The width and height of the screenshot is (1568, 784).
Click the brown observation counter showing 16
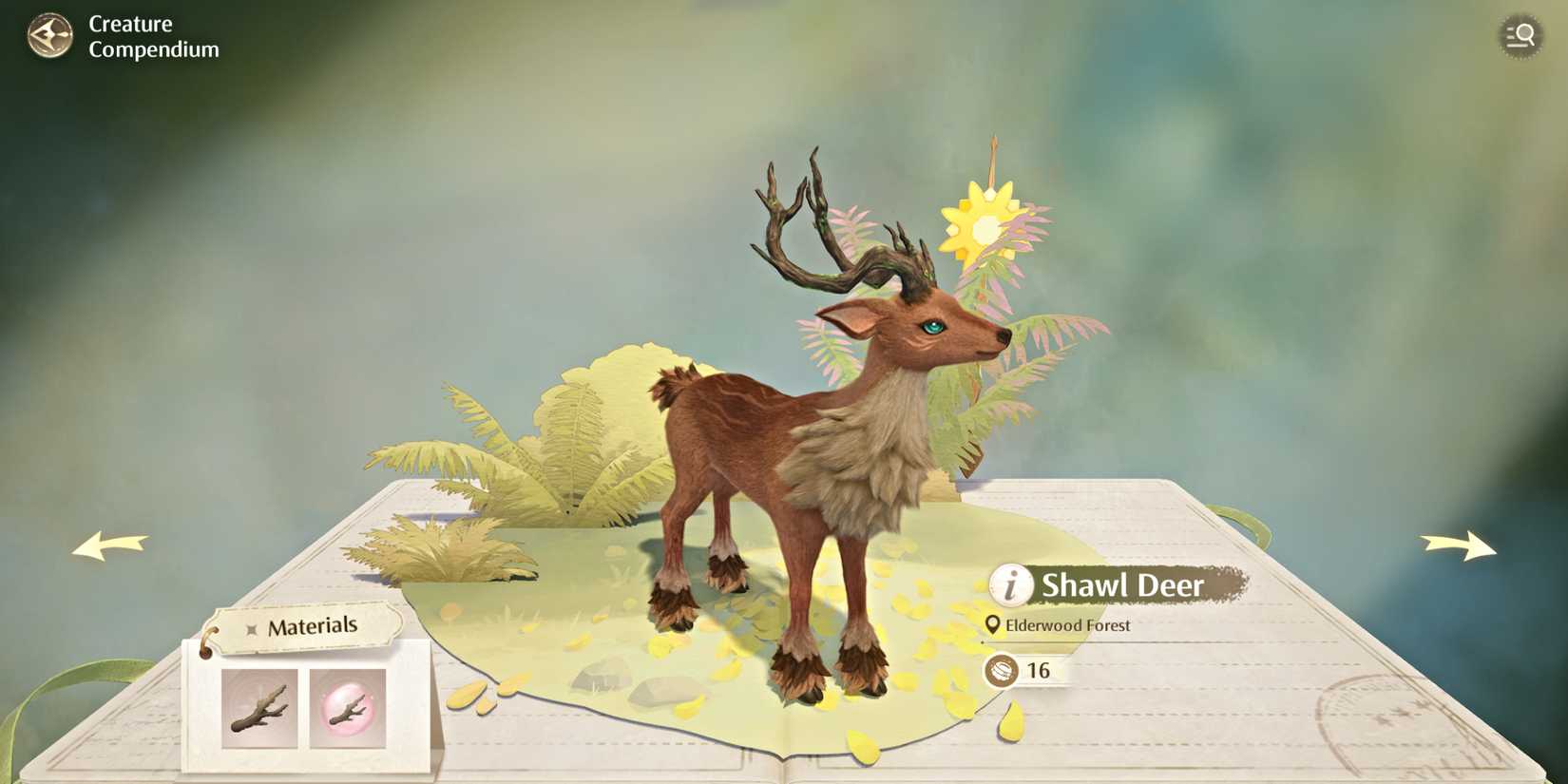pyautogui.click(x=1003, y=671)
